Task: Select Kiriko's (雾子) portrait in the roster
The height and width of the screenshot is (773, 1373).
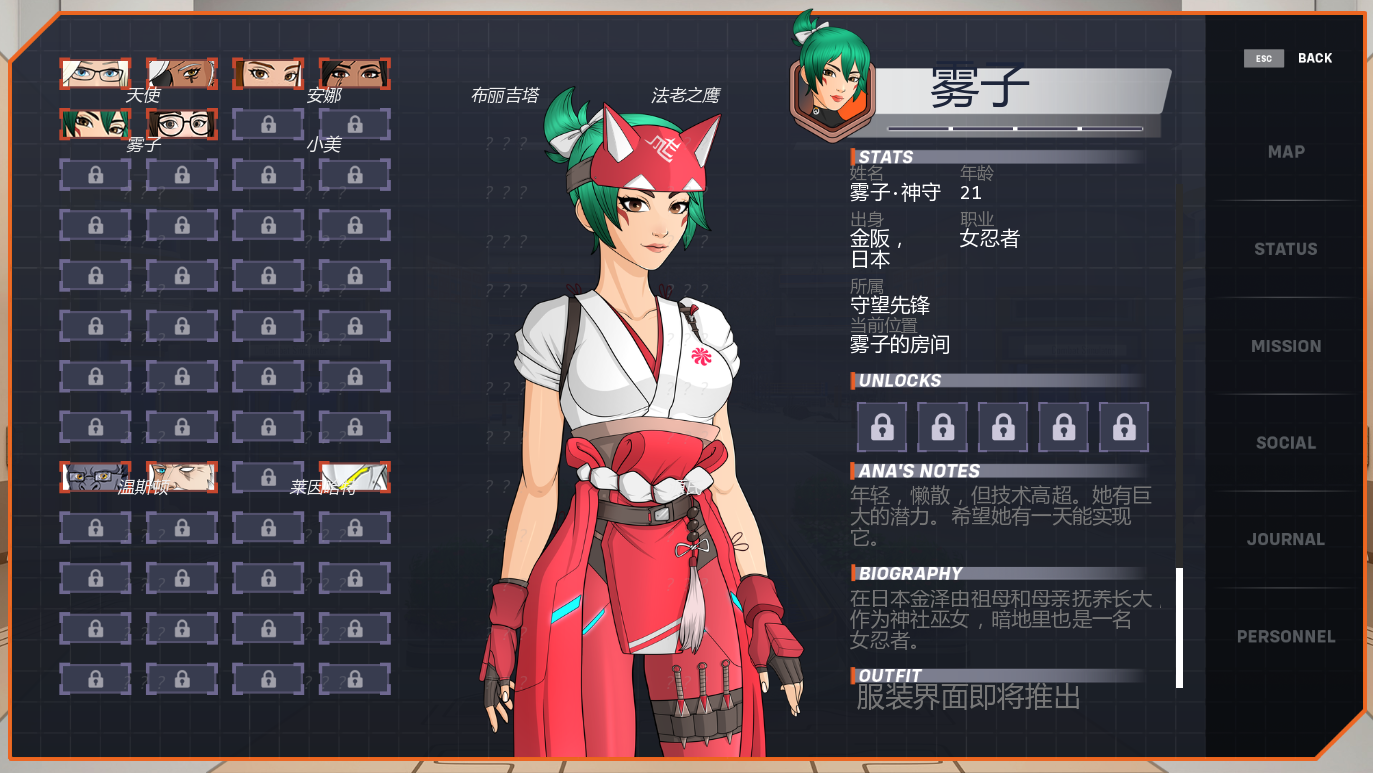Action: [95, 125]
